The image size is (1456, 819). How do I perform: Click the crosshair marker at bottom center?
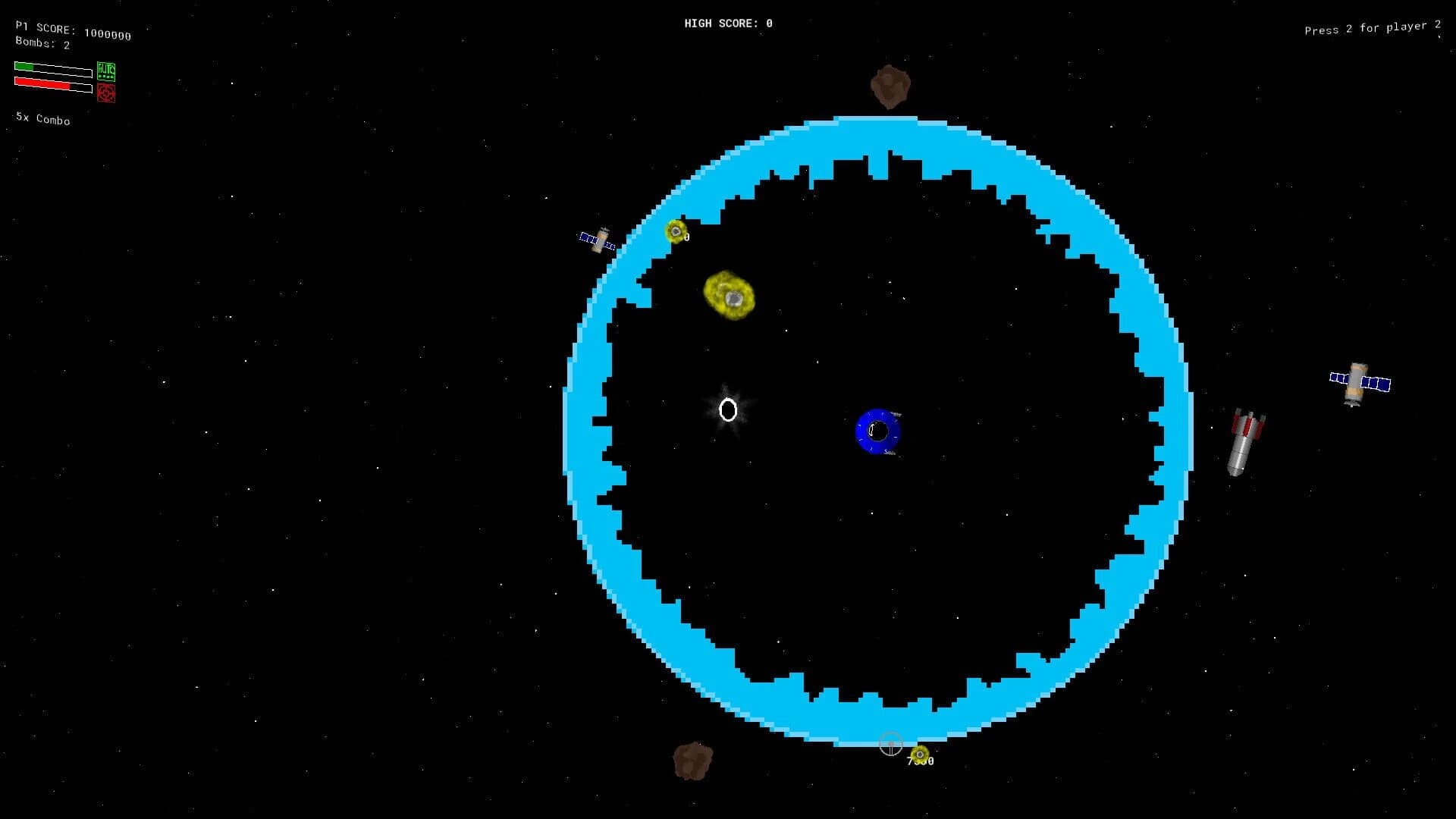tap(891, 745)
